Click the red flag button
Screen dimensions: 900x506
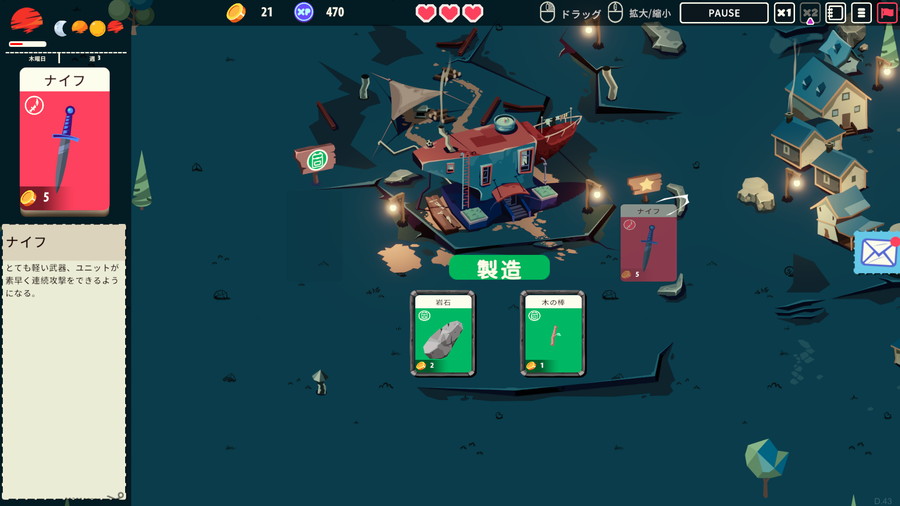(886, 13)
